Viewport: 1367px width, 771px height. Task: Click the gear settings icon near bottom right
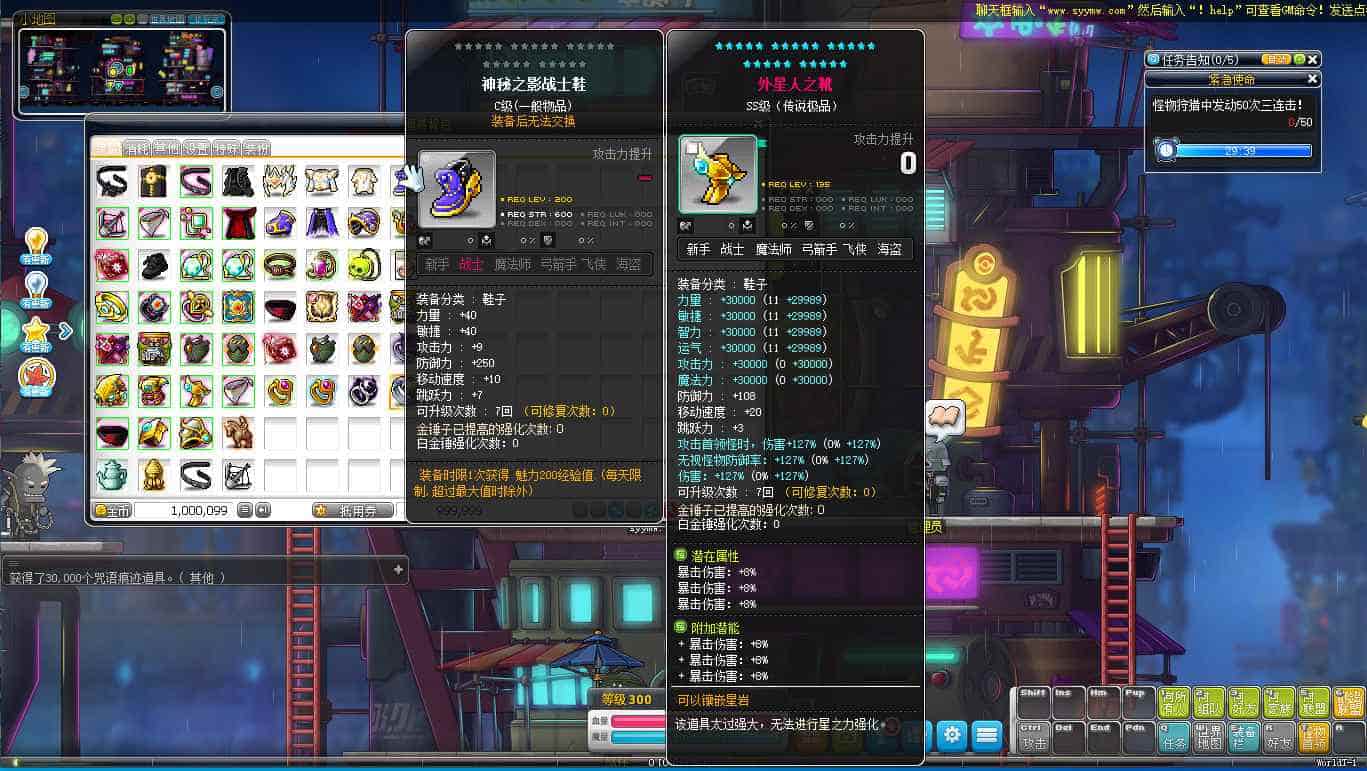(951, 733)
